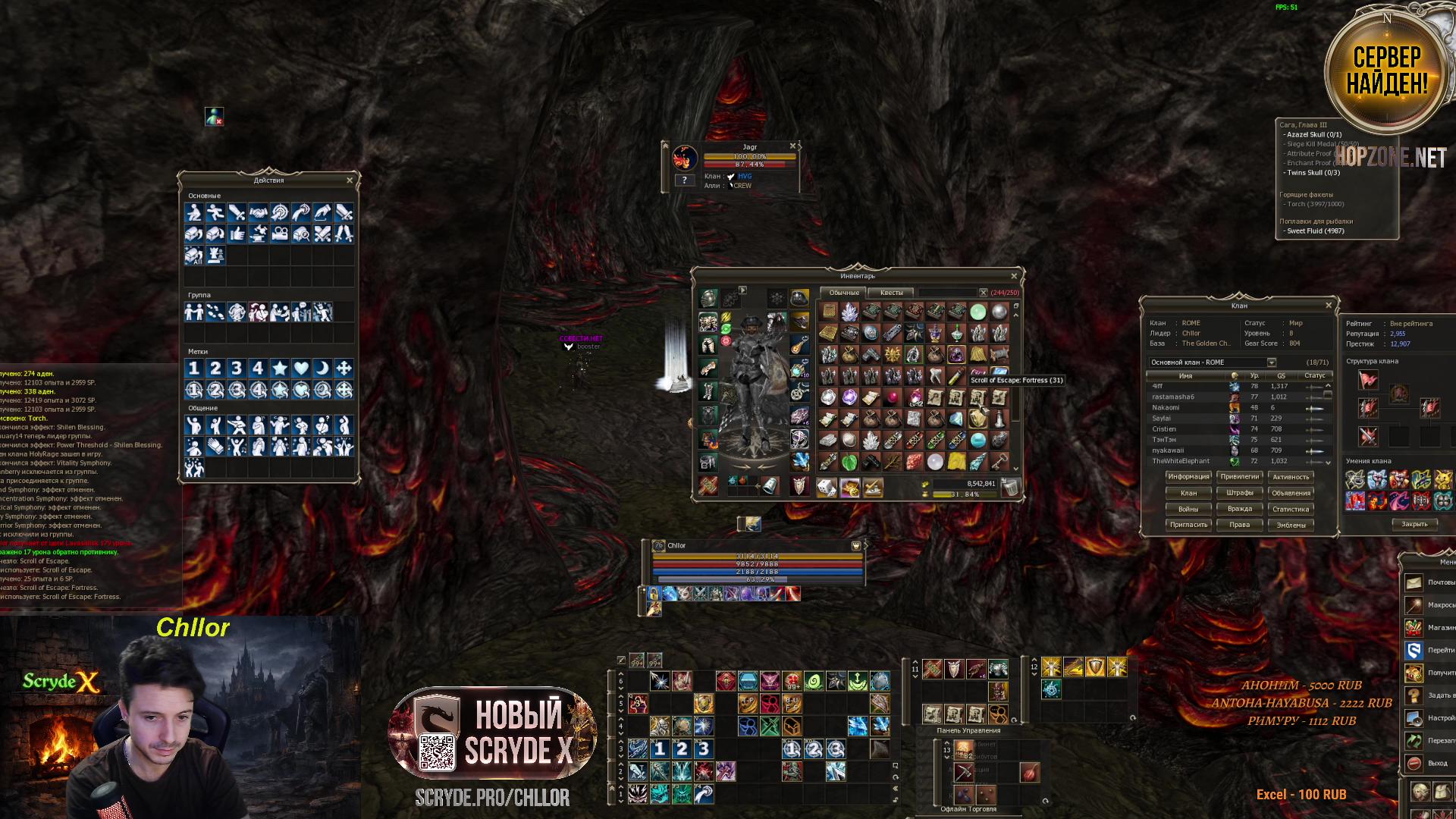This screenshot has width=1456, height=819.
Task: Close the Клан window
Action: (x=1328, y=306)
